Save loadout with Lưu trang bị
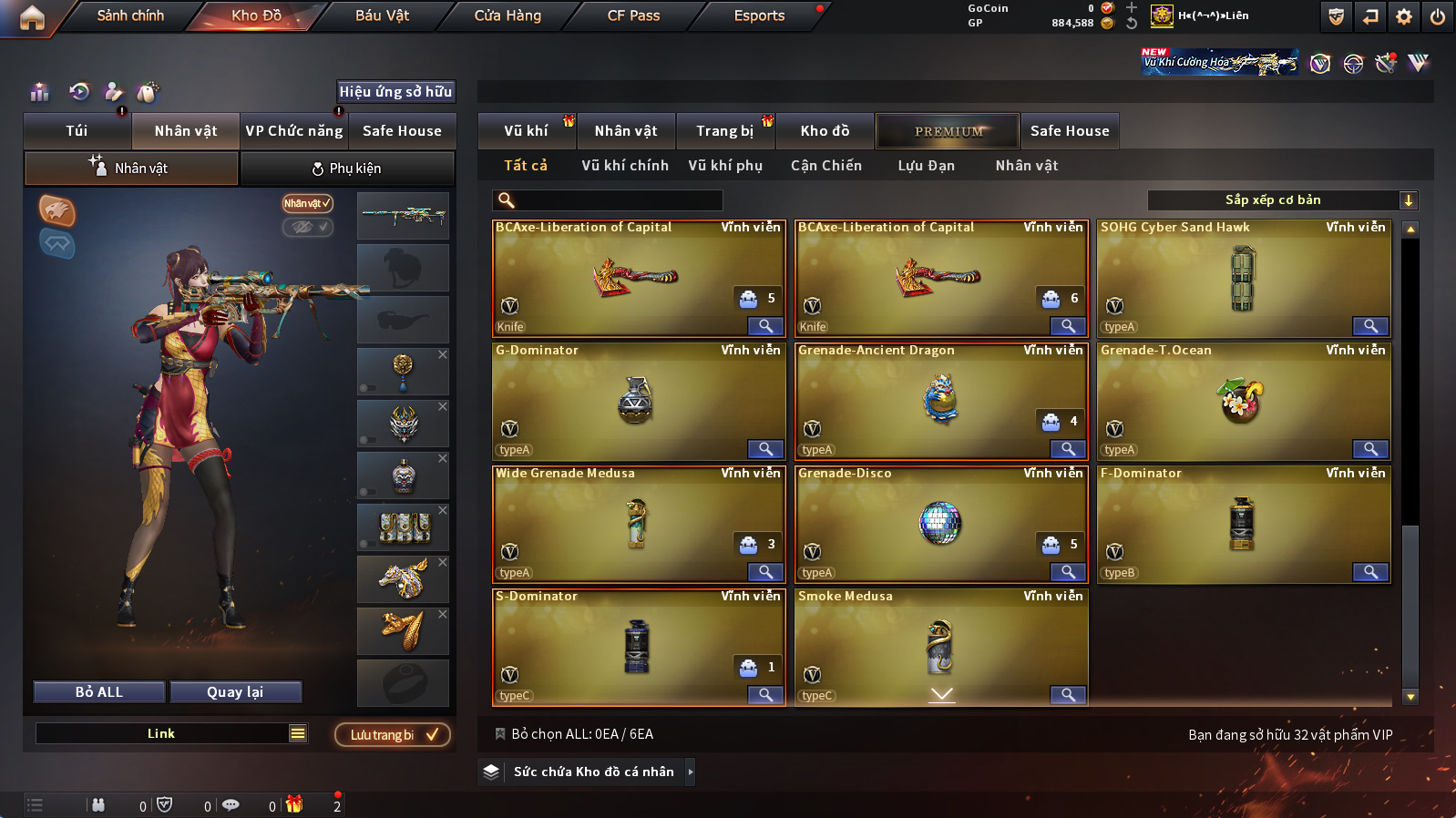 (x=393, y=735)
